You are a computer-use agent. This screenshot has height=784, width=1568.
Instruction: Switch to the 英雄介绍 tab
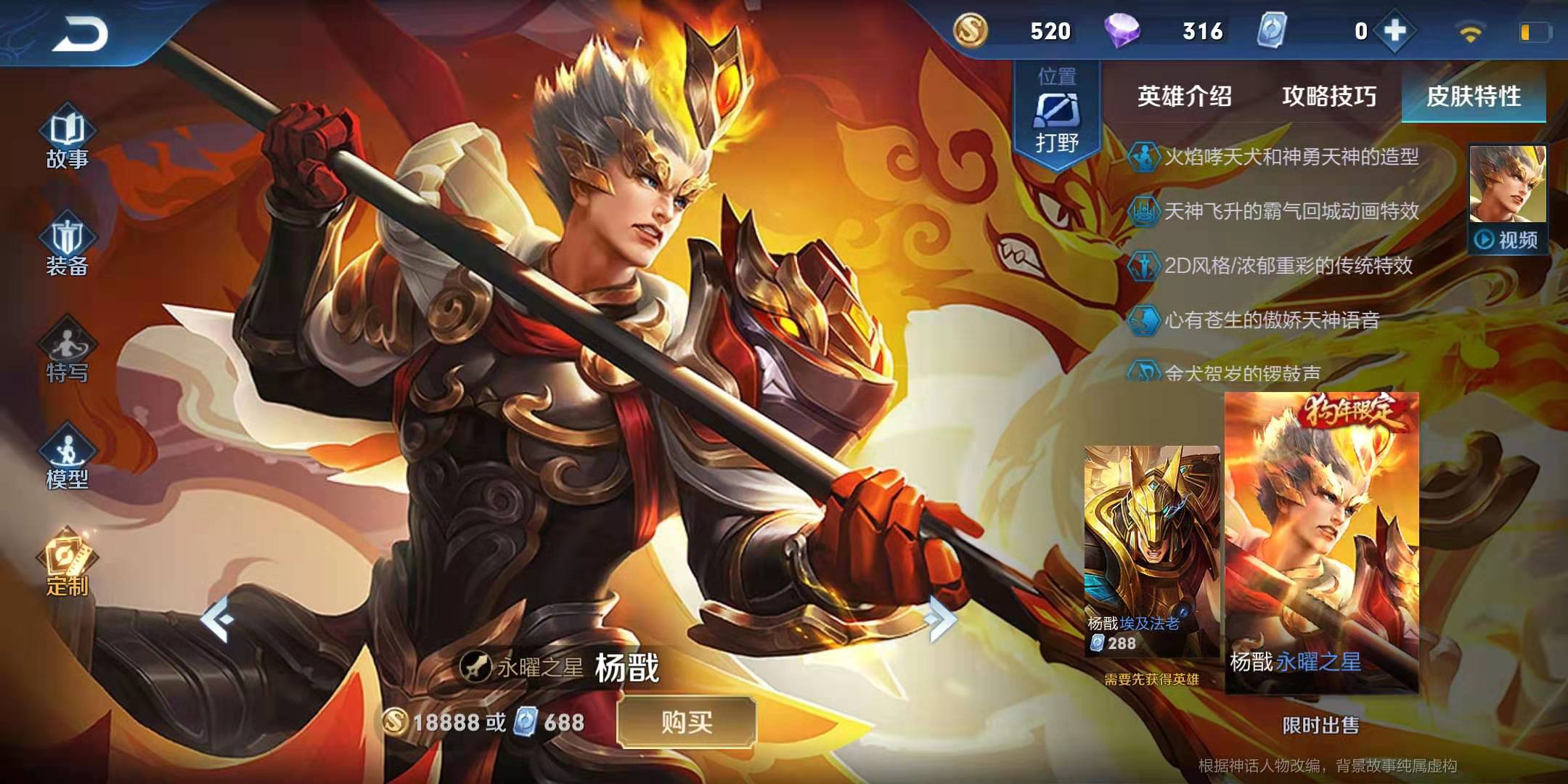click(x=1184, y=96)
